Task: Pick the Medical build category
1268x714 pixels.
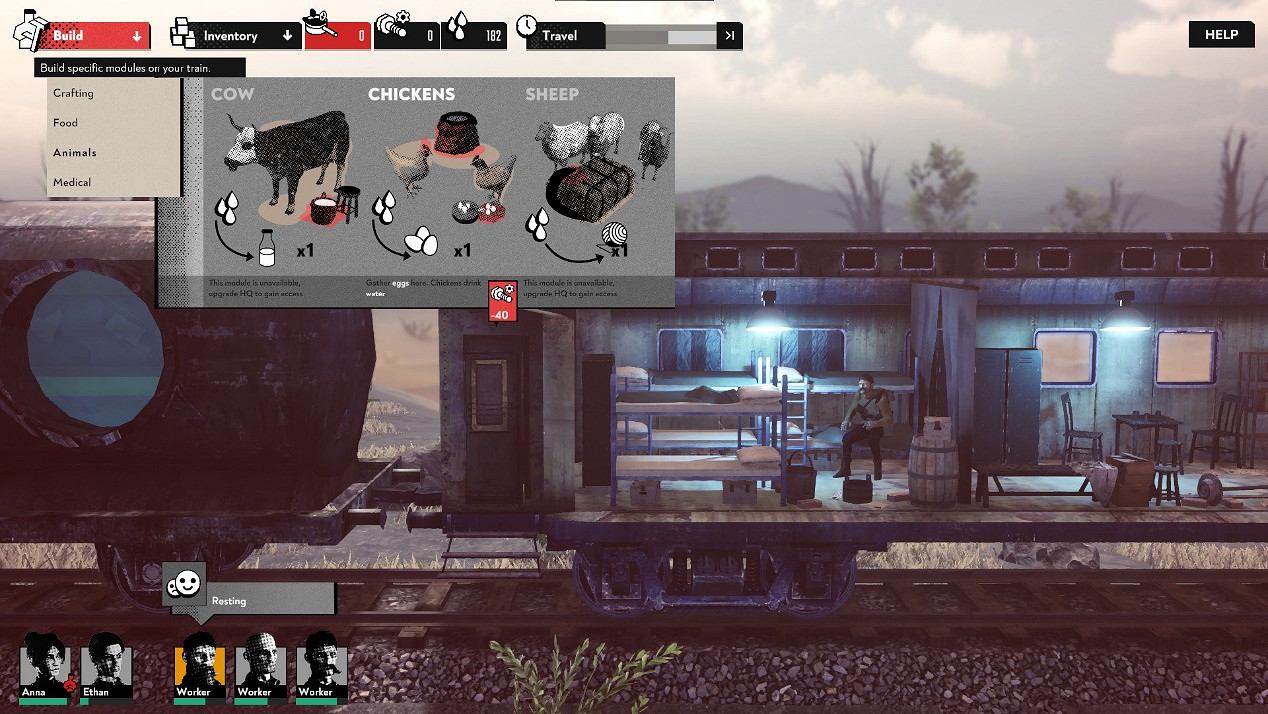Action: 72,182
